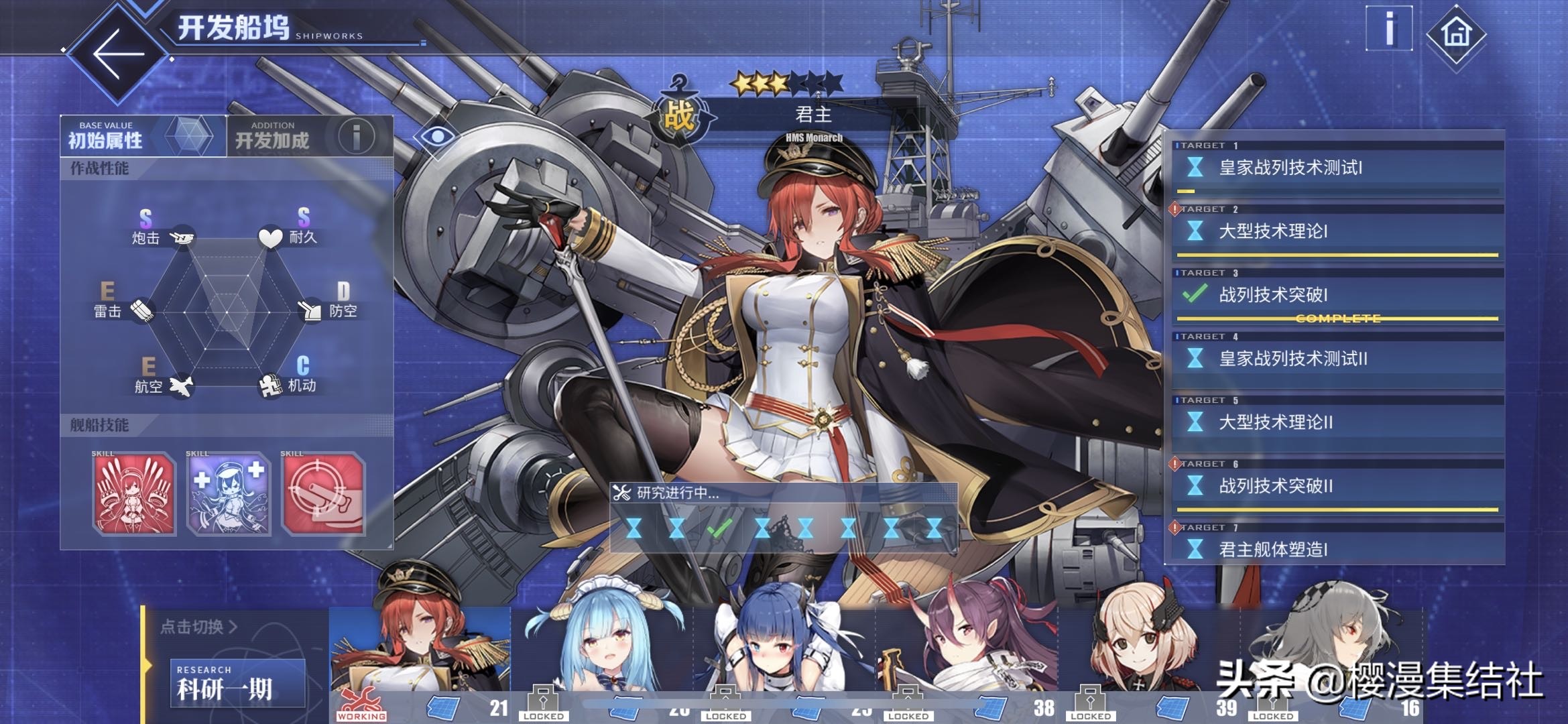Screen dimensions: 1568x724
Task: Open target 5 大型技术理论II
Action: click(x=1337, y=423)
